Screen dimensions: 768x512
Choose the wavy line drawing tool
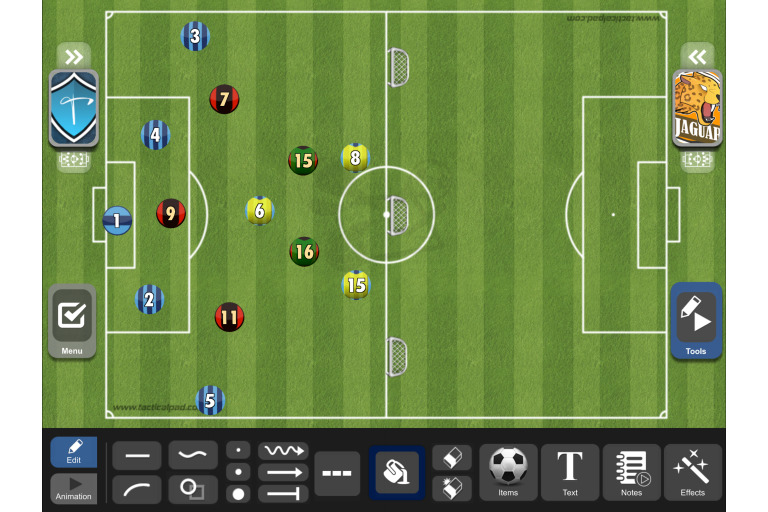point(193,456)
